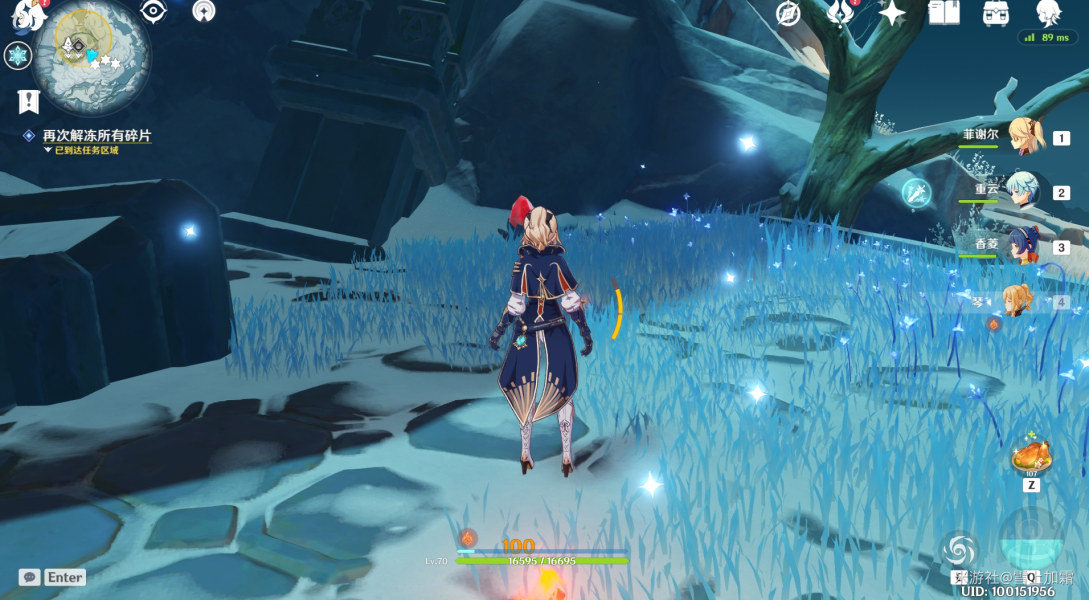
Task: Switch to party member 重云
Action: click(1024, 191)
